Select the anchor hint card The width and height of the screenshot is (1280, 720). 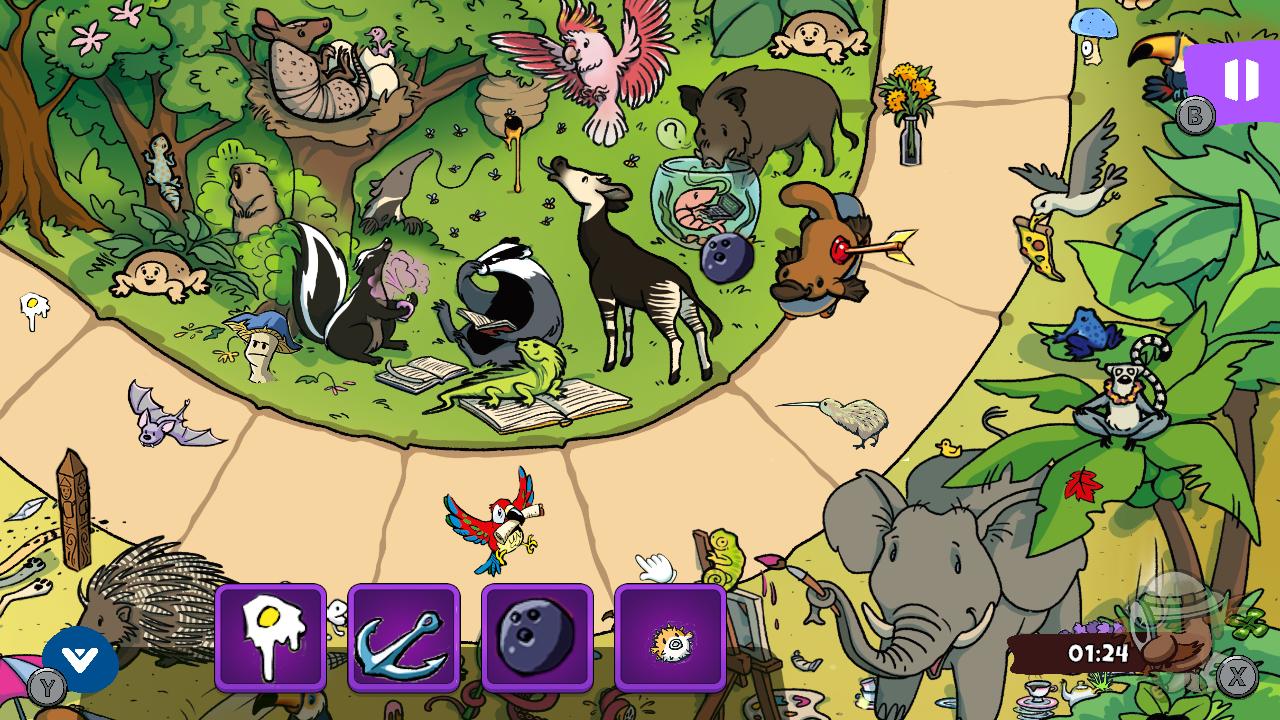pyautogui.click(x=404, y=637)
